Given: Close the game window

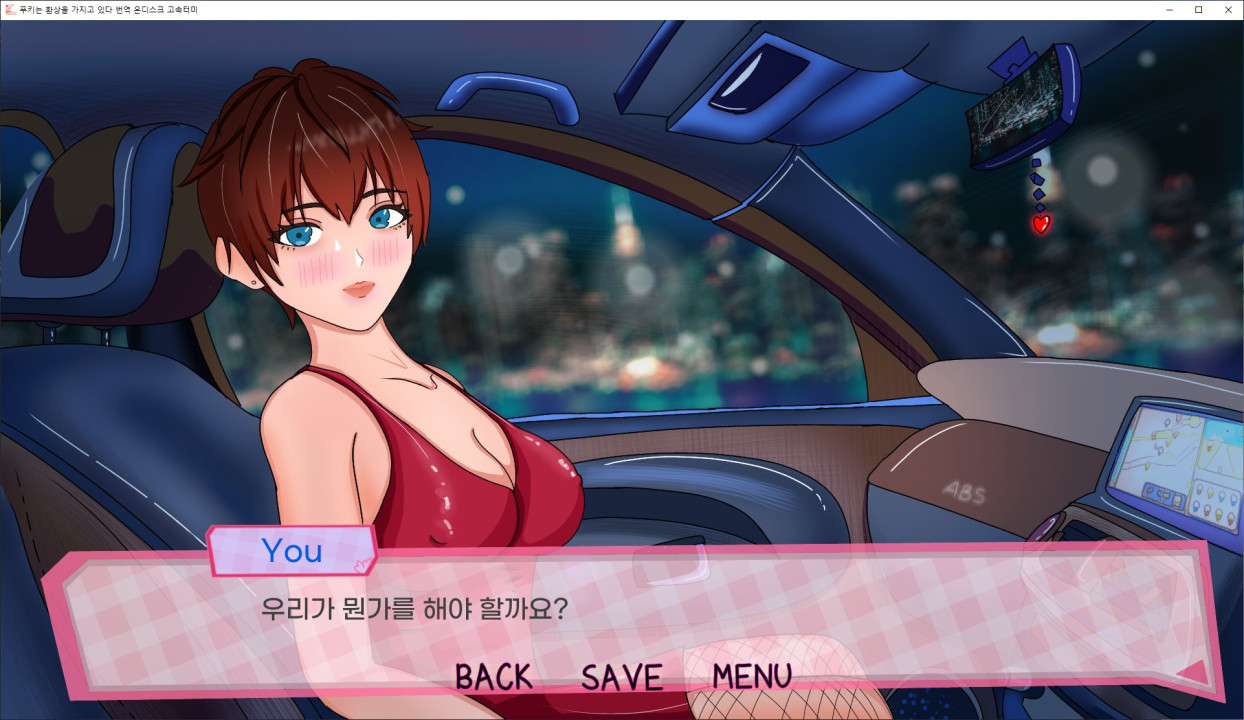Looking at the screenshot, I should (1226, 10).
